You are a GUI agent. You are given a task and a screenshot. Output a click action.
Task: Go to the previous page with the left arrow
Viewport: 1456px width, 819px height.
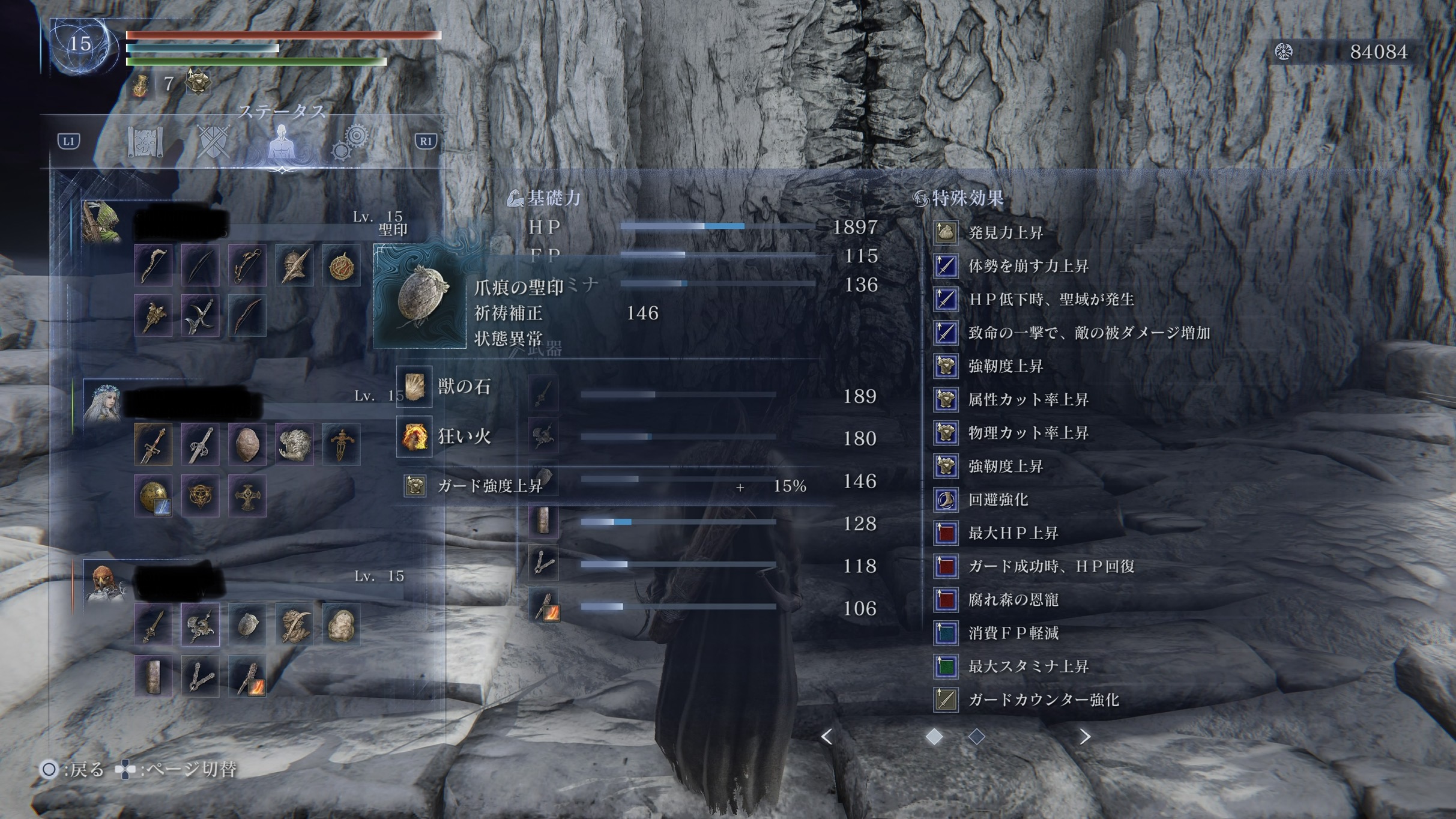coord(827,737)
